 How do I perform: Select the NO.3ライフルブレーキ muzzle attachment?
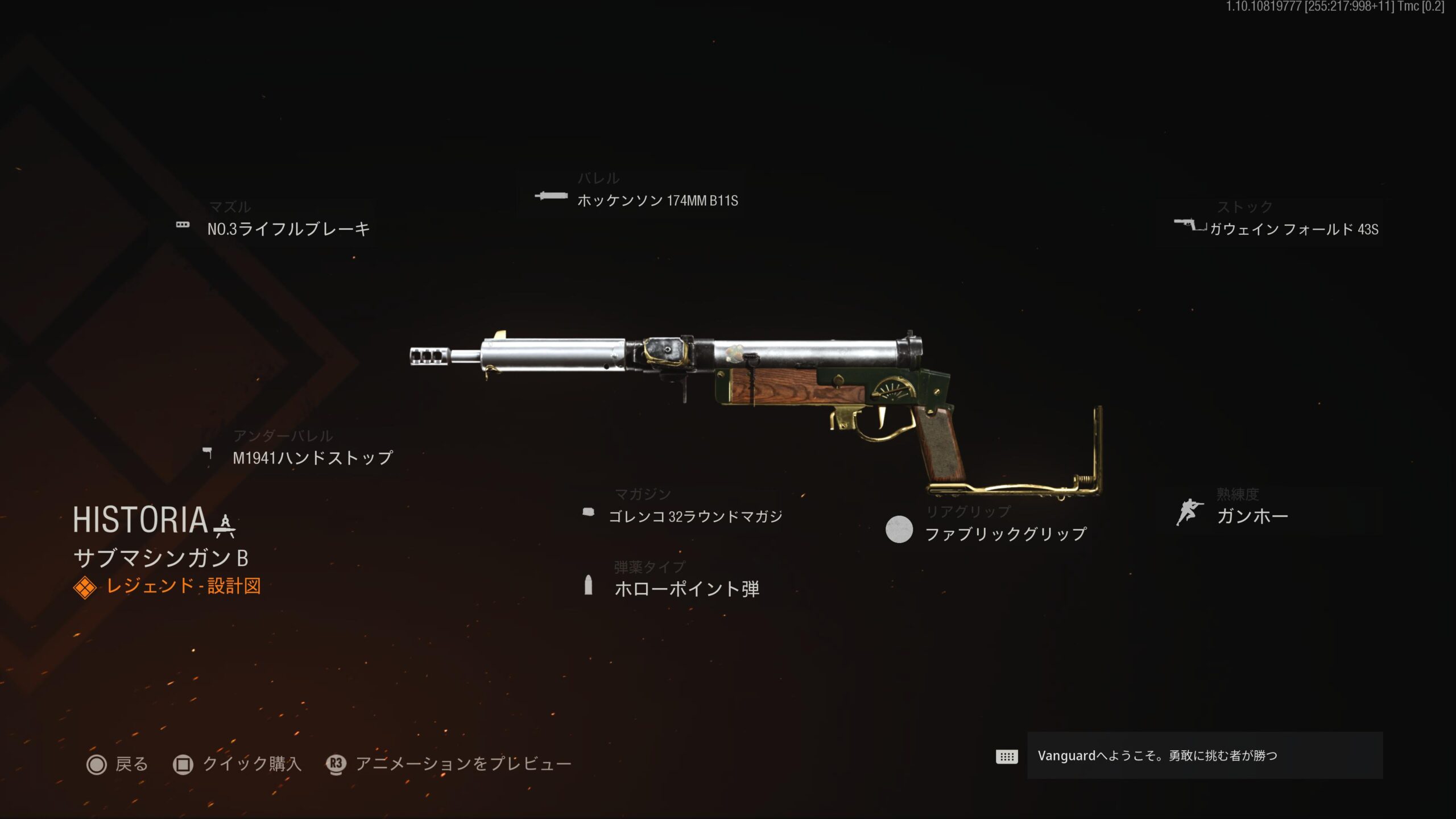coord(288,229)
